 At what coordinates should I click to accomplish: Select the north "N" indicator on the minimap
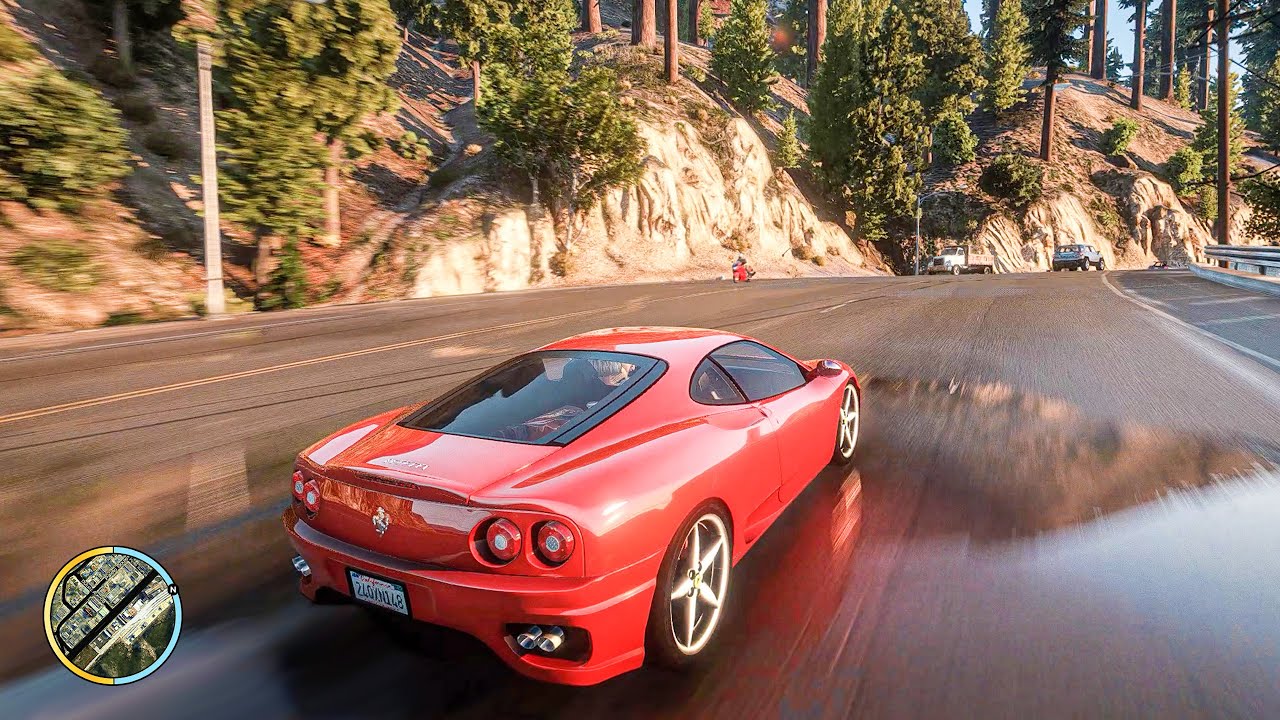[172, 588]
